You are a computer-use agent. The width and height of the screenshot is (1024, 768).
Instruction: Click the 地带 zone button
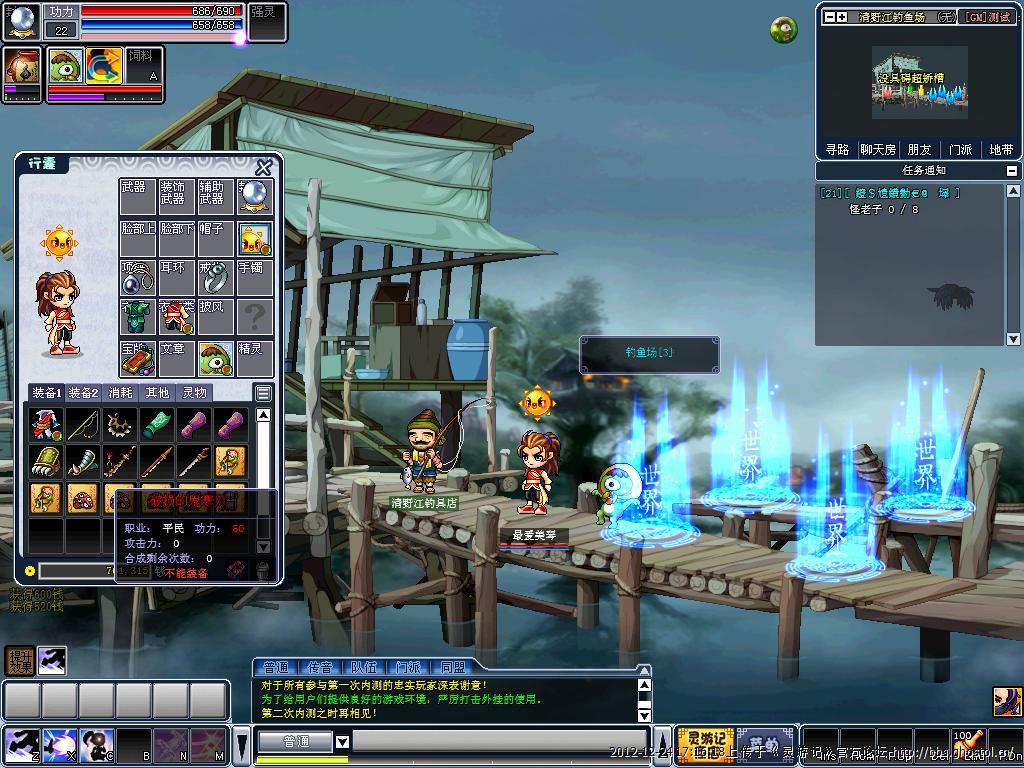(x=1000, y=149)
